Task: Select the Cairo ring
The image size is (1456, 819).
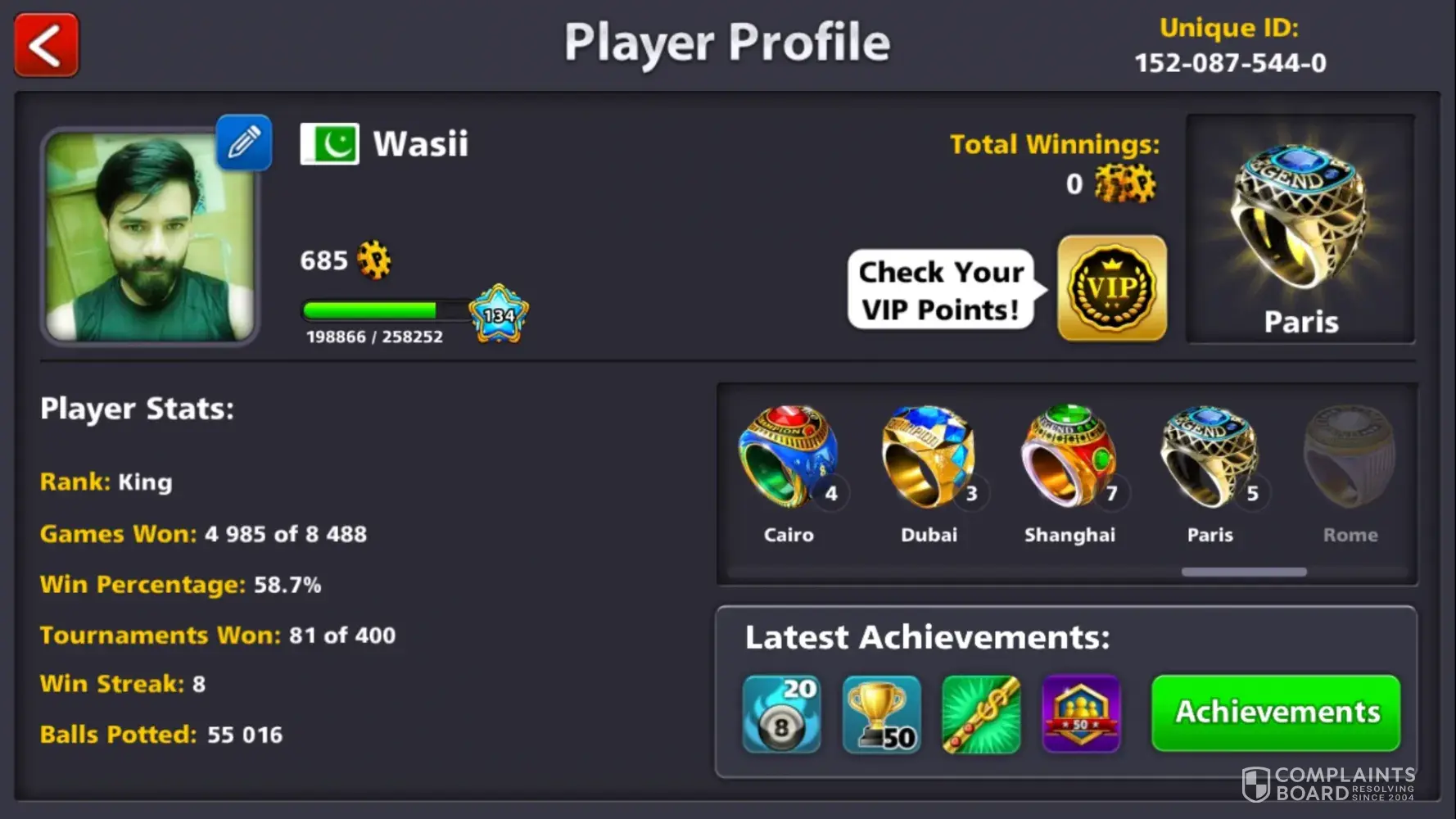Action: point(789,459)
